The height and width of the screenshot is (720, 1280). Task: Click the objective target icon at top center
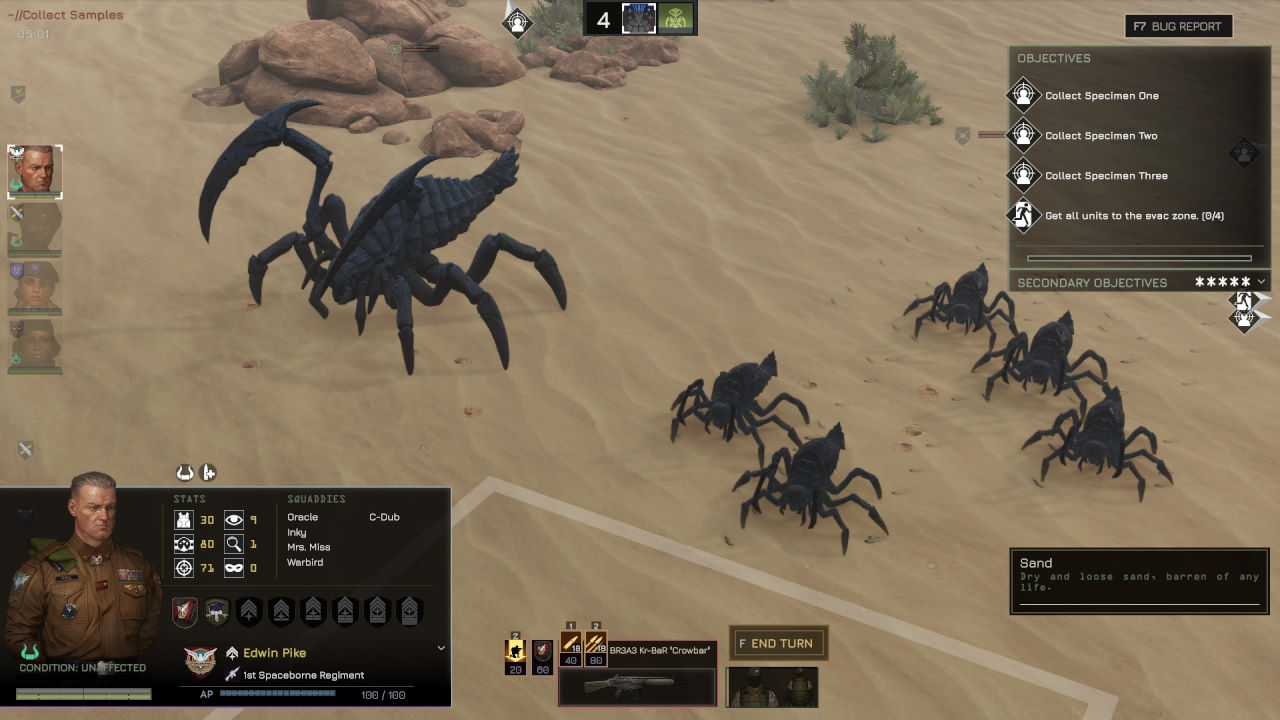point(518,21)
